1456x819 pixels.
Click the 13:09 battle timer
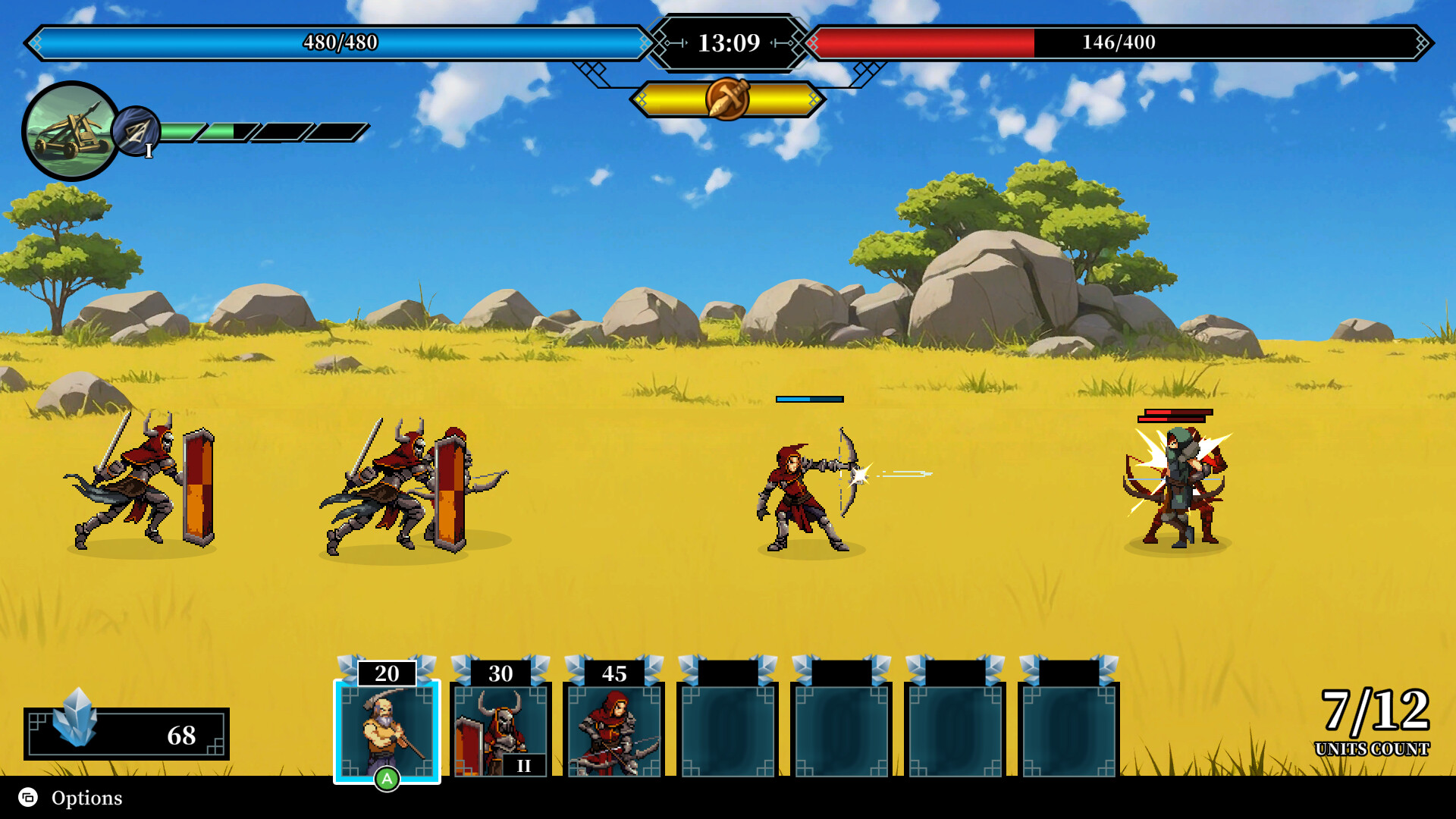tap(728, 43)
